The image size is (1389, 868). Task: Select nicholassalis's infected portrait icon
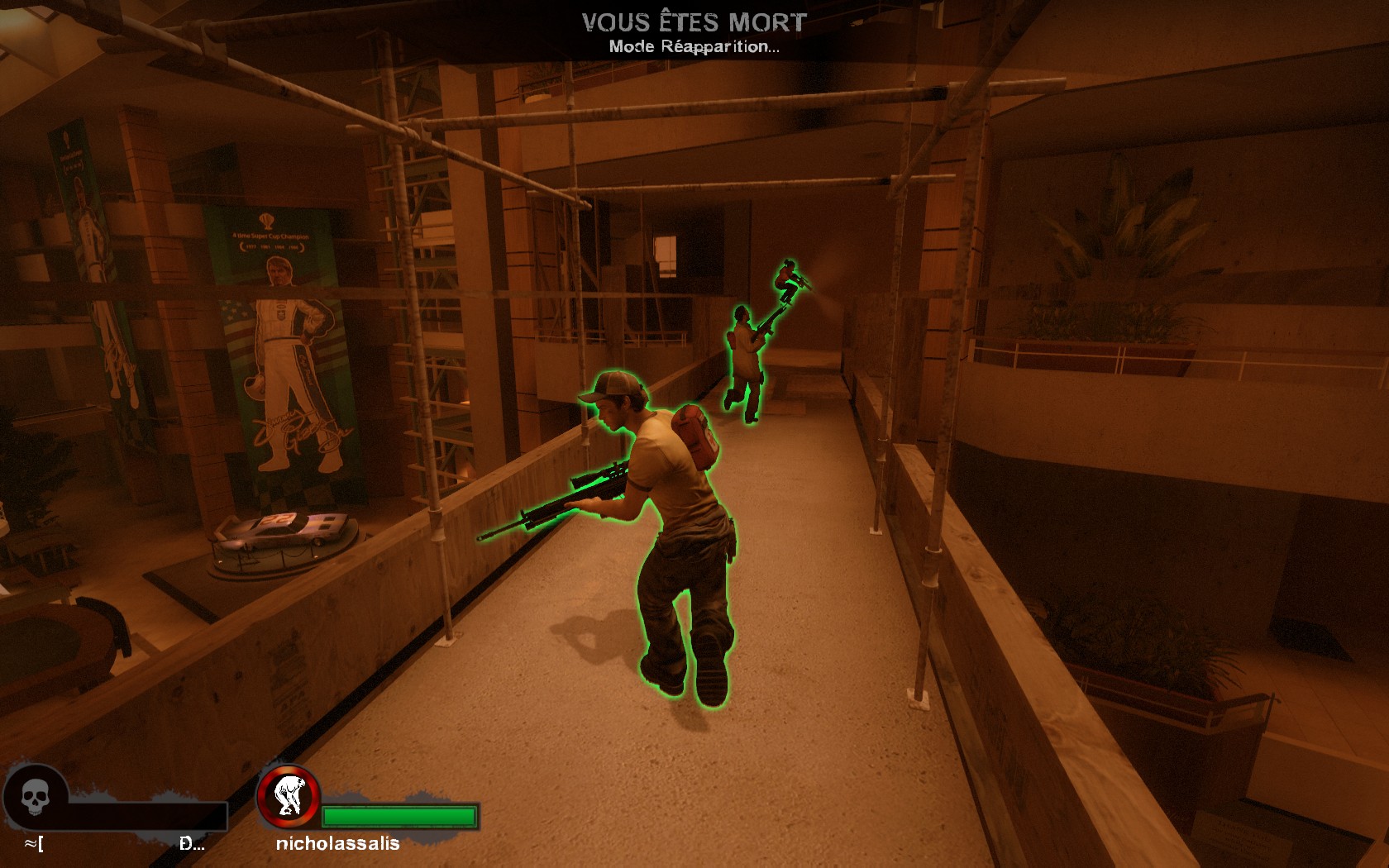pos(289,796)
